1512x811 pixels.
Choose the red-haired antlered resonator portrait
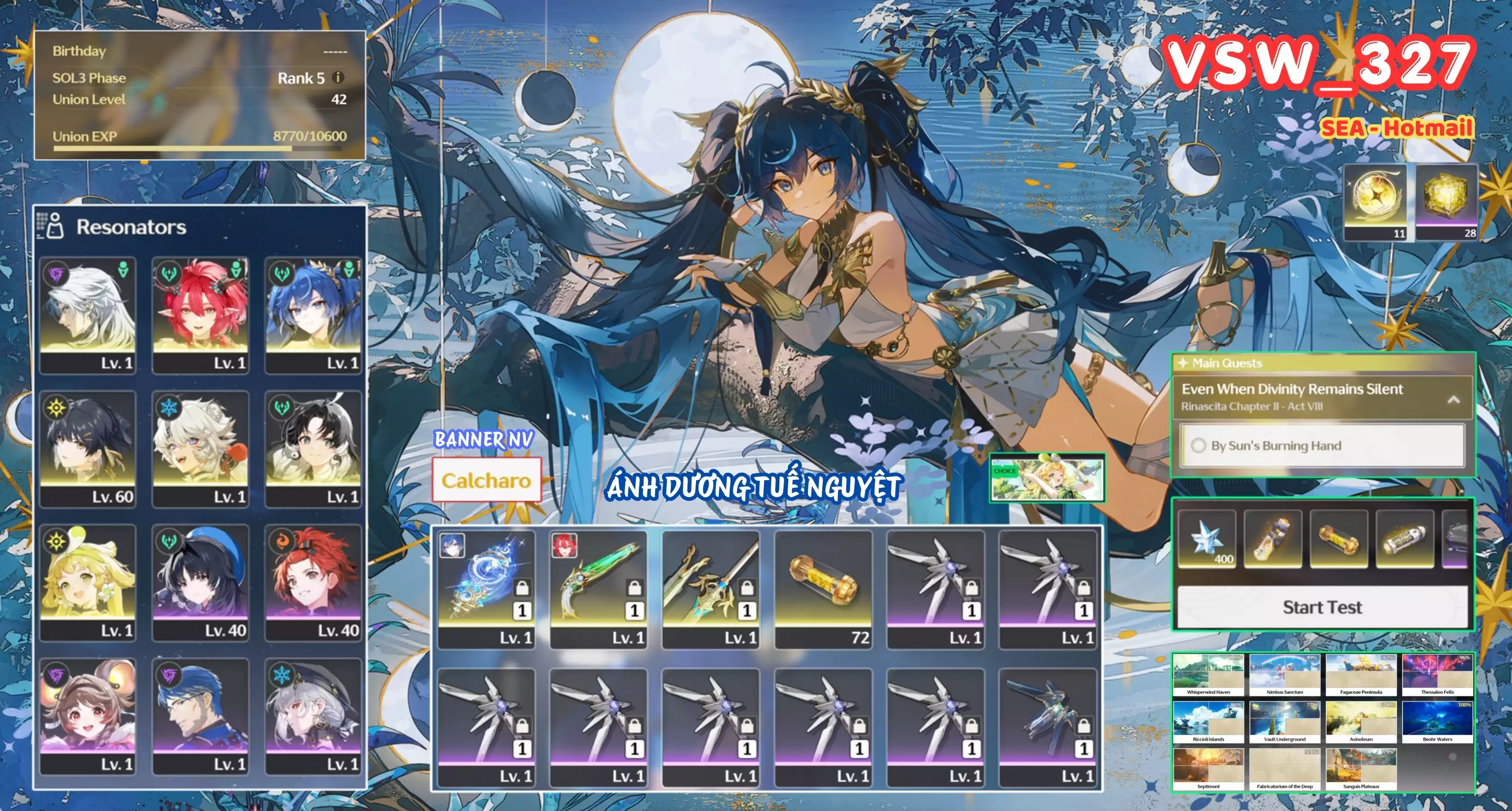pyautogui.click(x=200, y=315)
